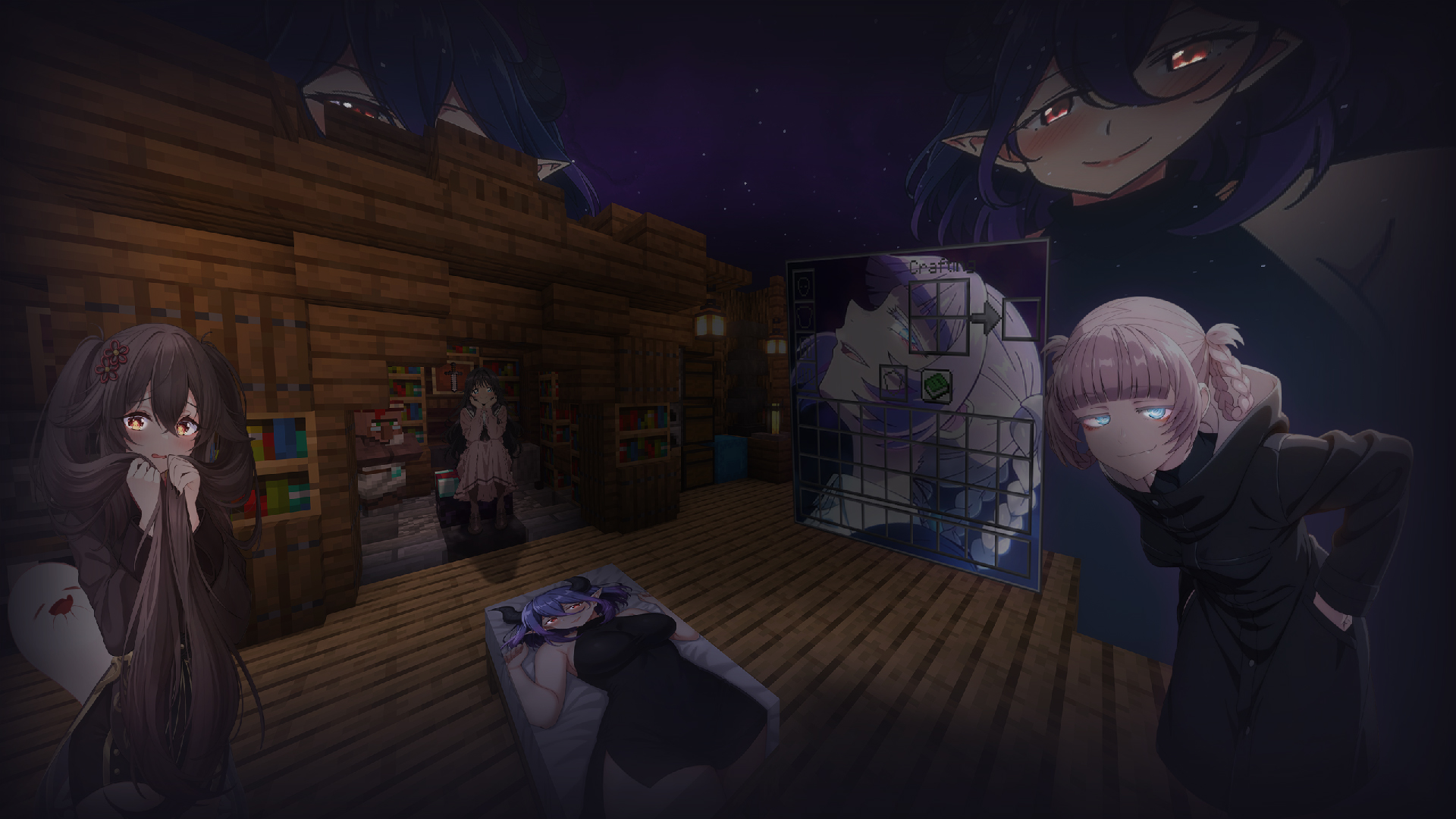This screenshot has width=1456, height=819.
Task: Click the leggings armor slot
Action: [805, 347]
